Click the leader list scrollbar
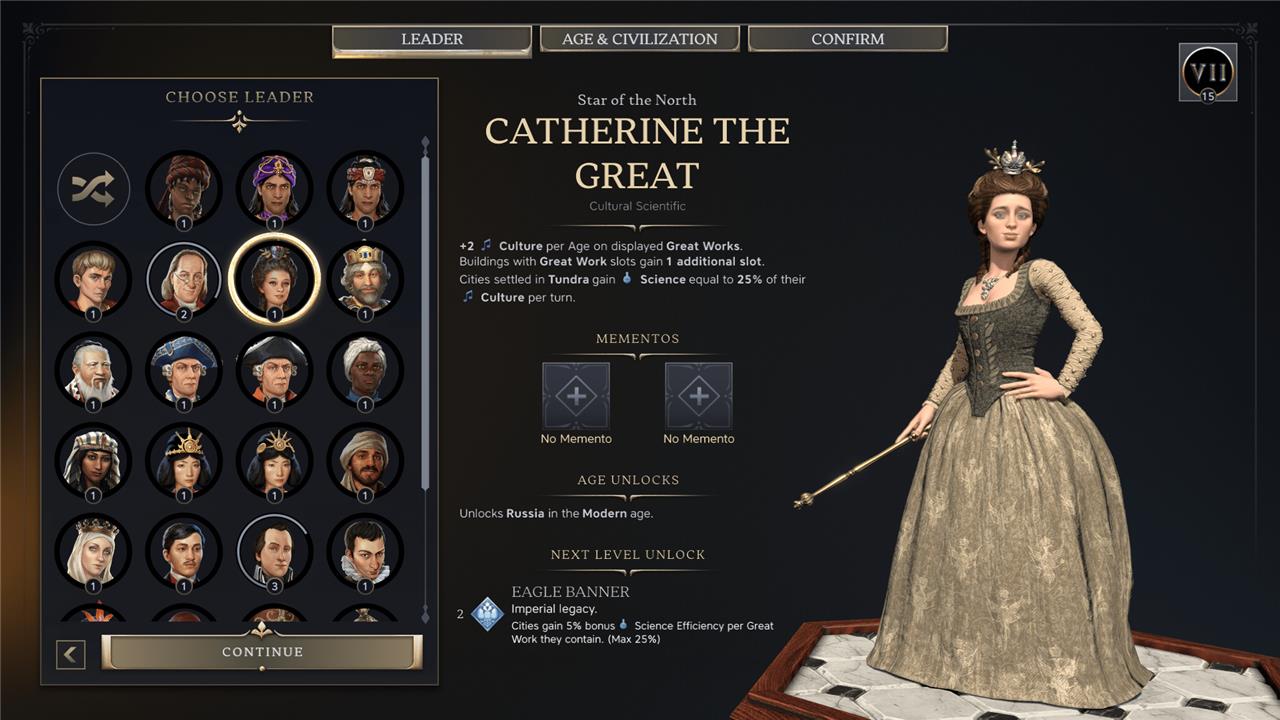Viewport: 1280px width, 720px height. point(425,300)
